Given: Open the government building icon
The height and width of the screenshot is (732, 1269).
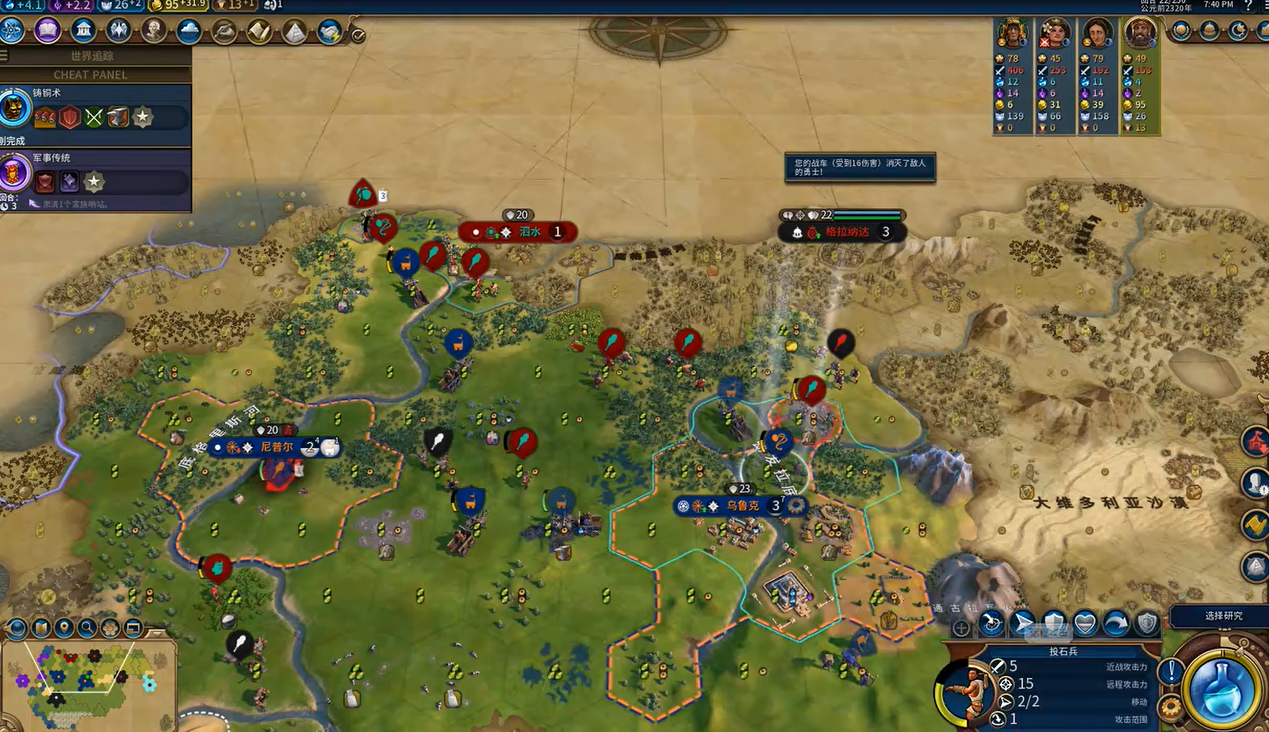Looking at the screenshot, I should pyautogui.click(x=83, y=31).
